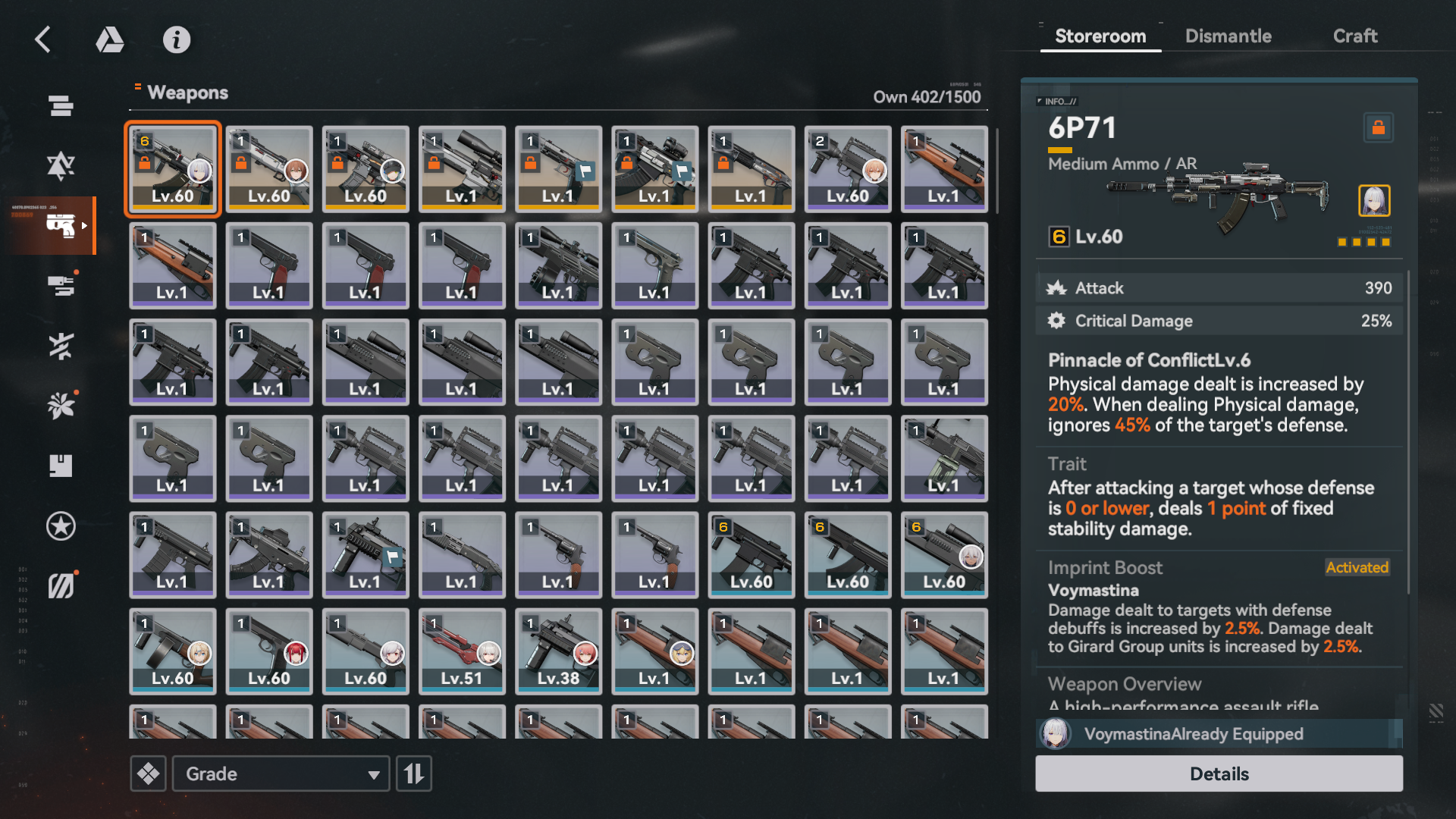Toggle the sort order ascending/descending button

click(414, 773)
